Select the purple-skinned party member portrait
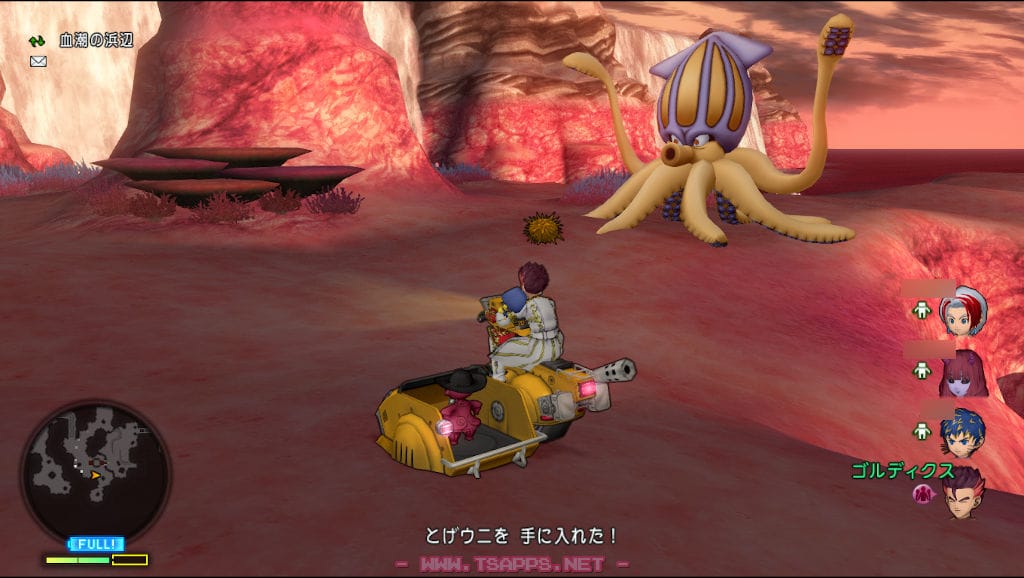 pos(963,372)
